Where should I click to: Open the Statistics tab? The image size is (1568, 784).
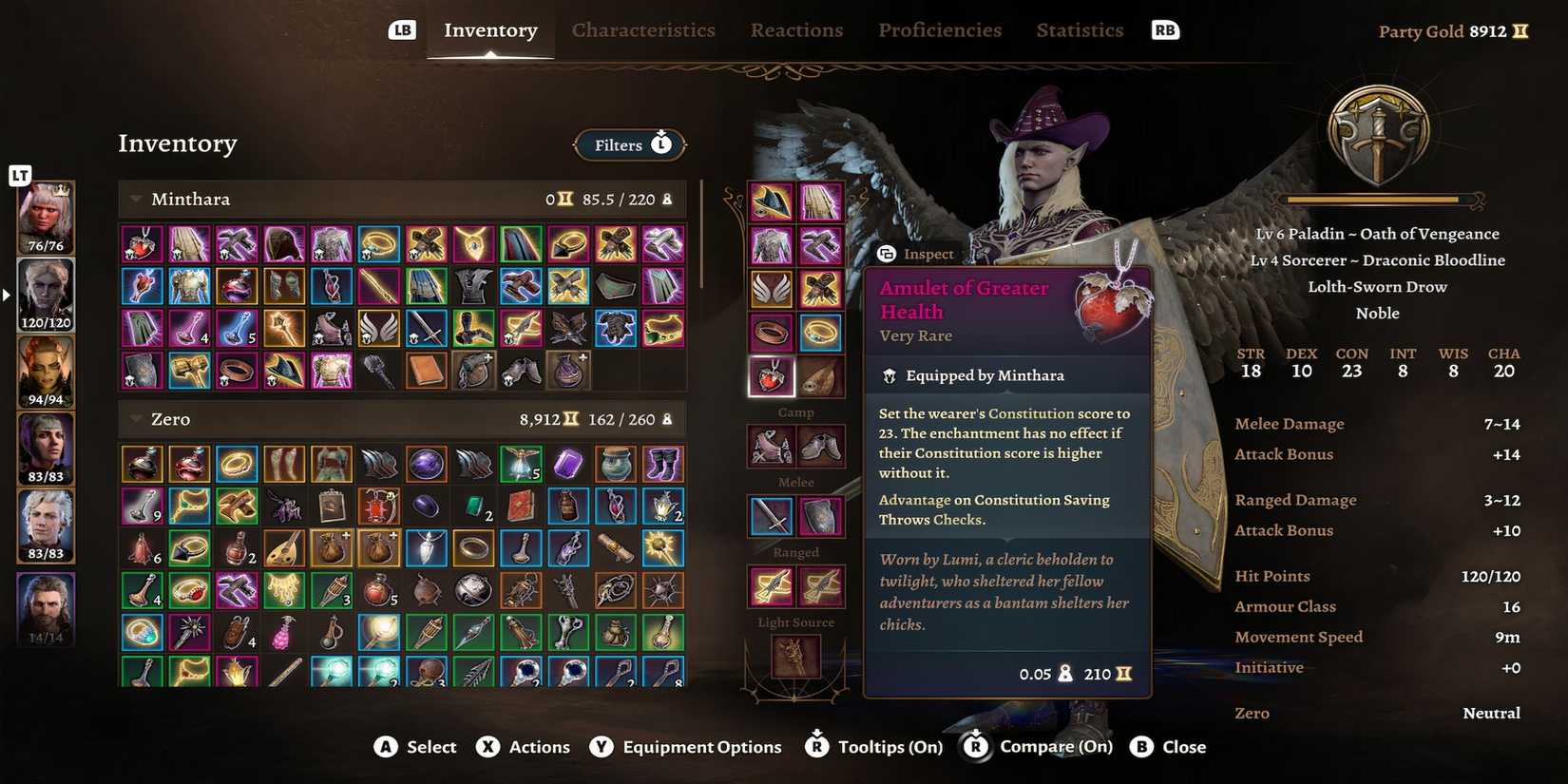[1080, 29]
